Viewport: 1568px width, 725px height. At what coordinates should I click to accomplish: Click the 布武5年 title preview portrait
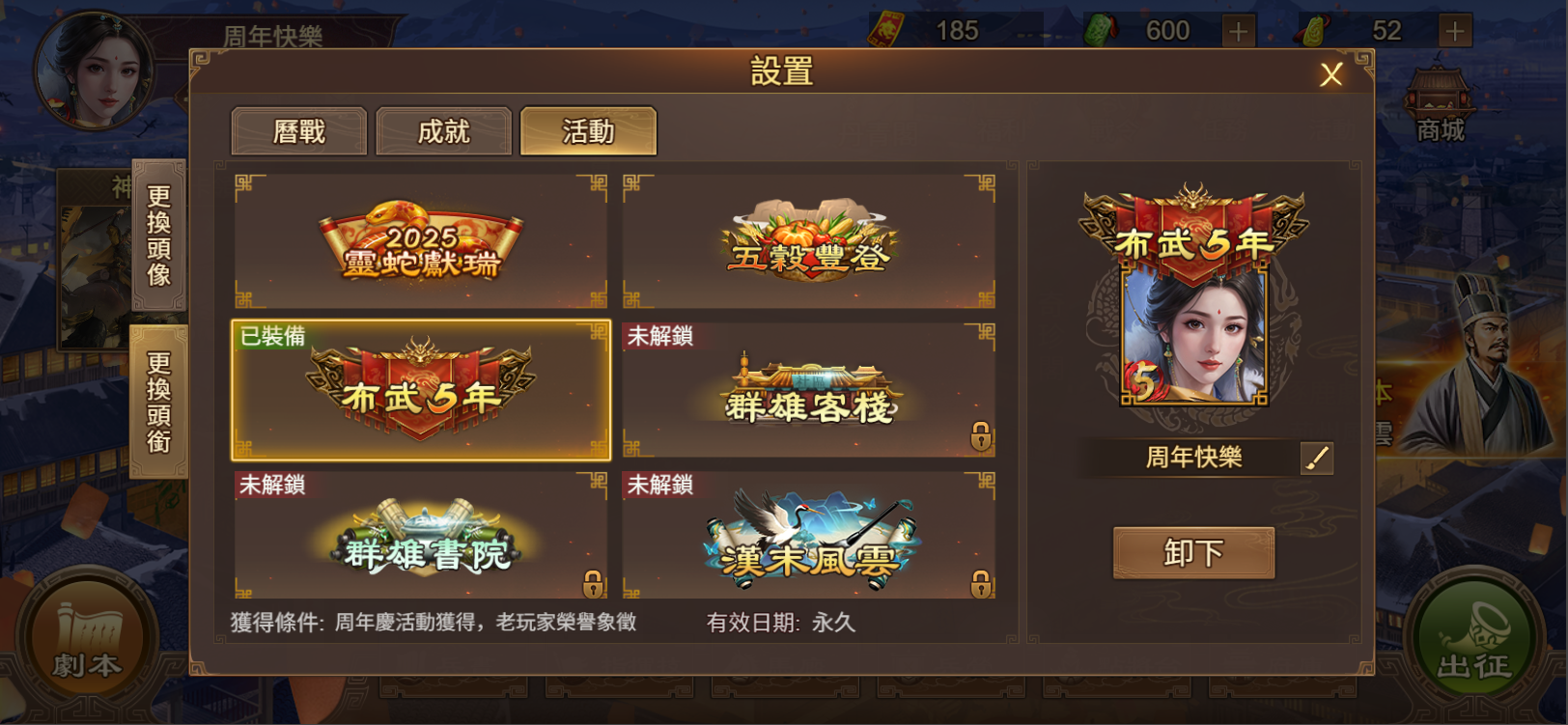pyautogui.click(x=1192, y=299)
